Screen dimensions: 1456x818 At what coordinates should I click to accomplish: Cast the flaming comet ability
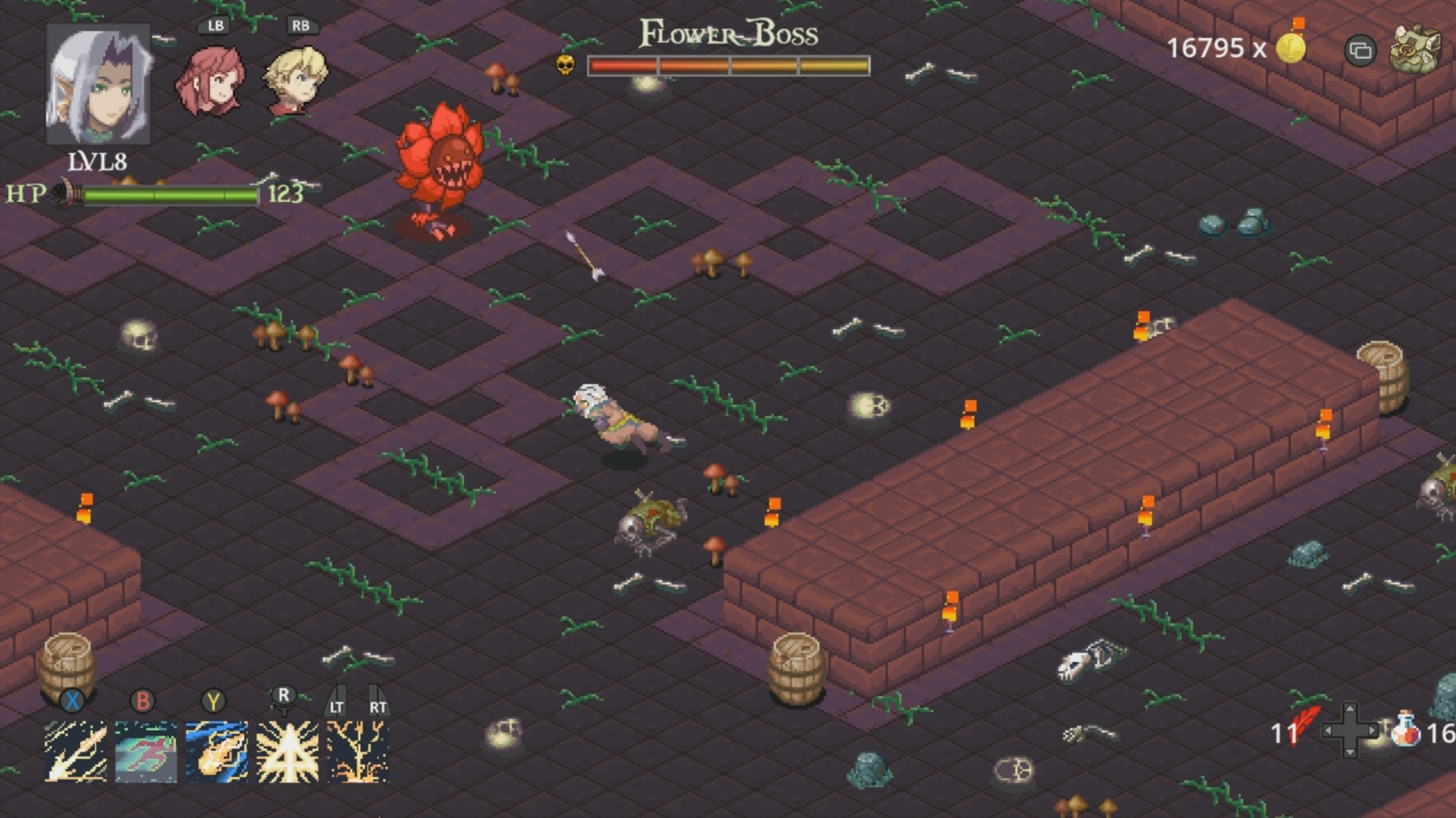coord(217,751)
